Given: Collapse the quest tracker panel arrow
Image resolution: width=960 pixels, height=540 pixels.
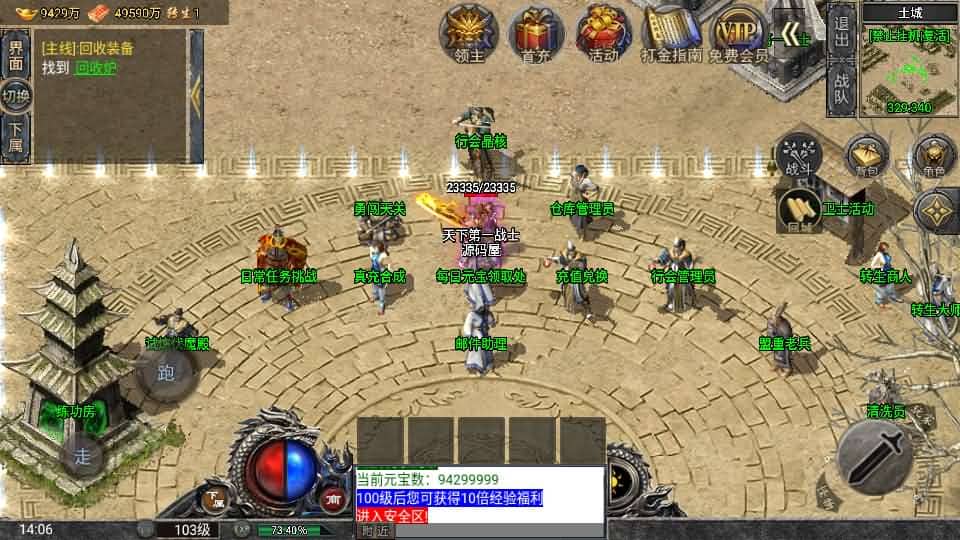Looking at the screenshot, I should coord(196,95).
